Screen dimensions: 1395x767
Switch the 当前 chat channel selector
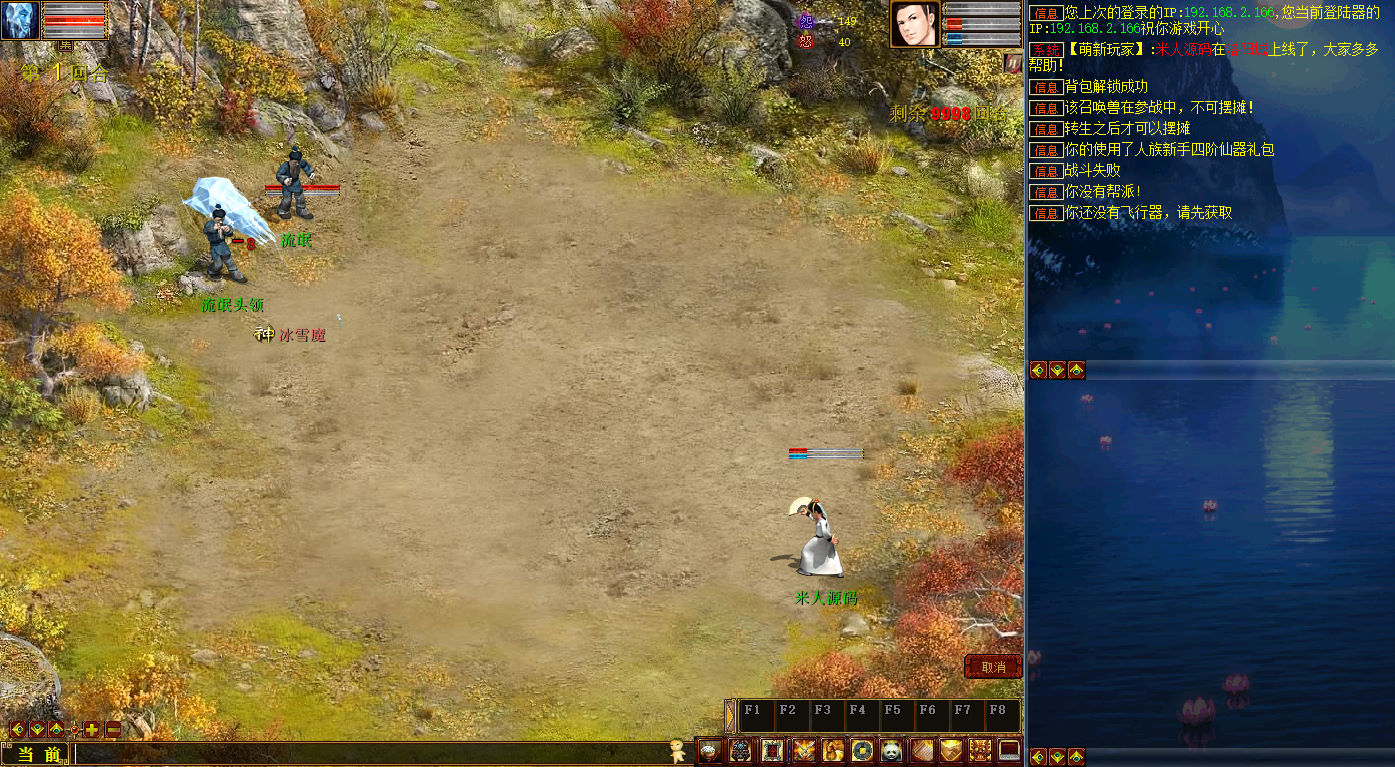pos(38,754)
